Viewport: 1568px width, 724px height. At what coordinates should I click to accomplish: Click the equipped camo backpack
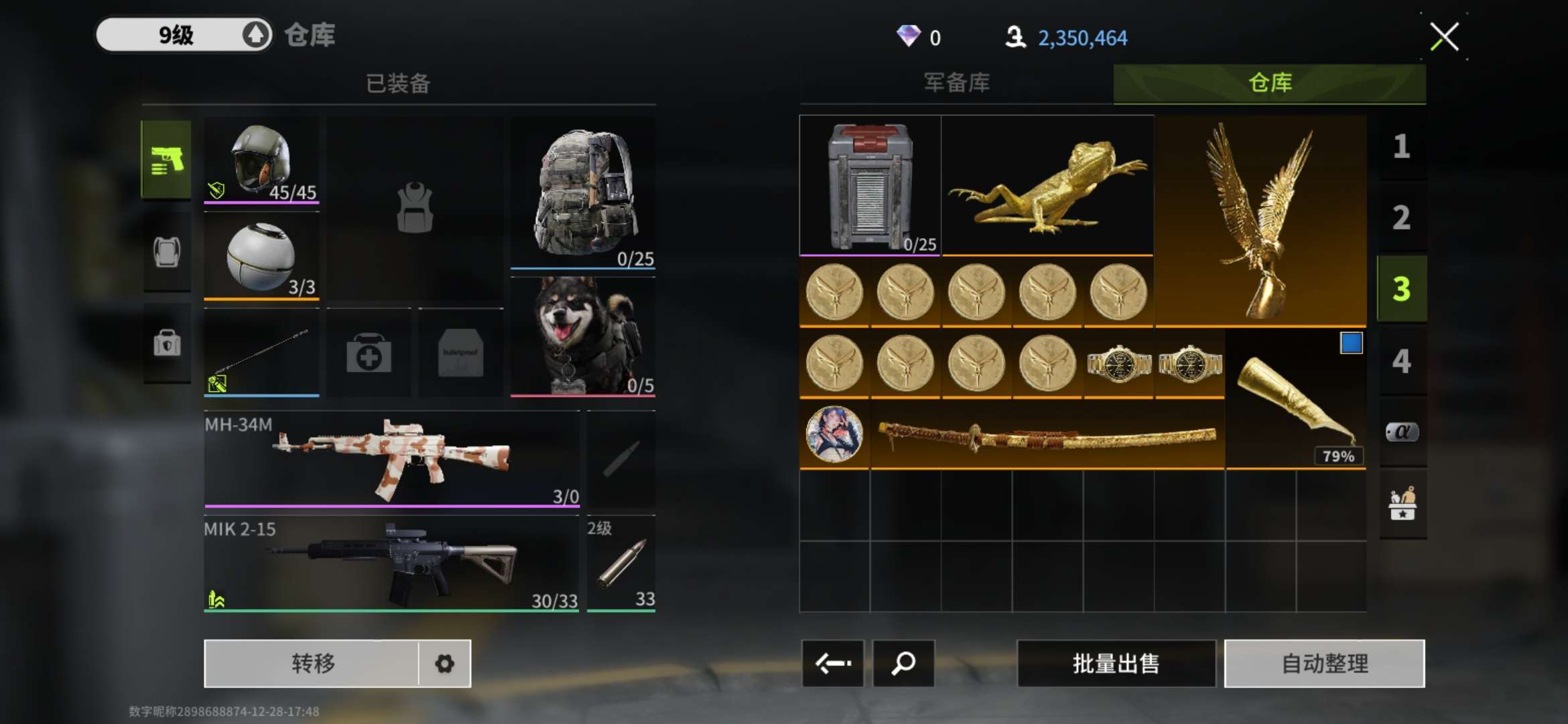[x=583, y=193]
